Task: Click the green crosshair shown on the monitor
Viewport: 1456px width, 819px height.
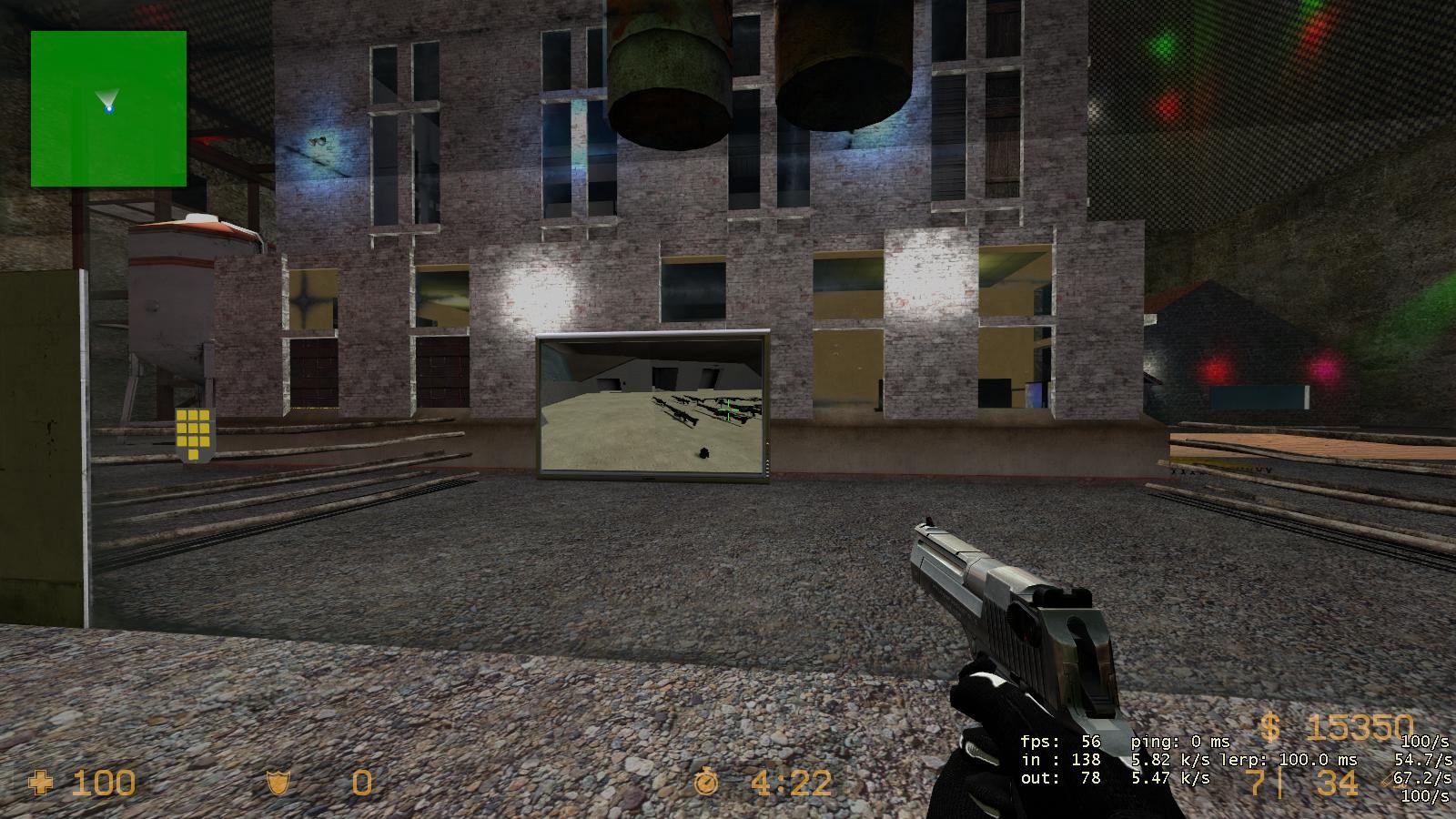Action: (728, 411)
